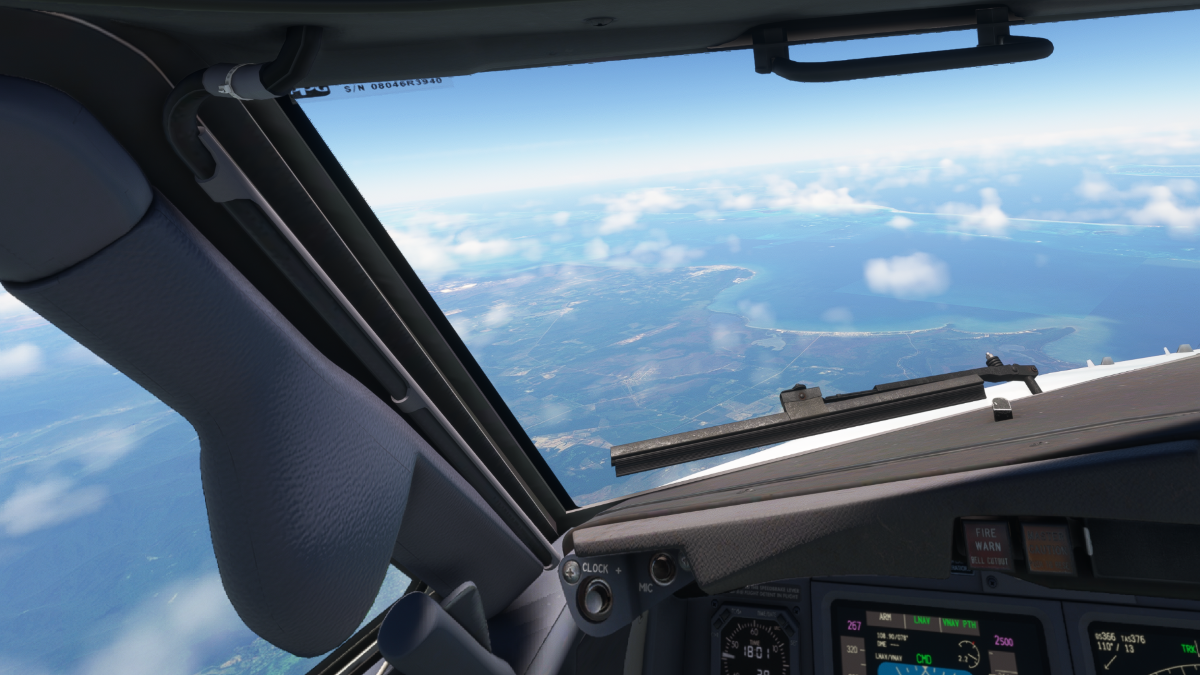Reset the amber MASTER CAUTION light
Viewport: 1200px width, 675px height.
(1047, 548)
